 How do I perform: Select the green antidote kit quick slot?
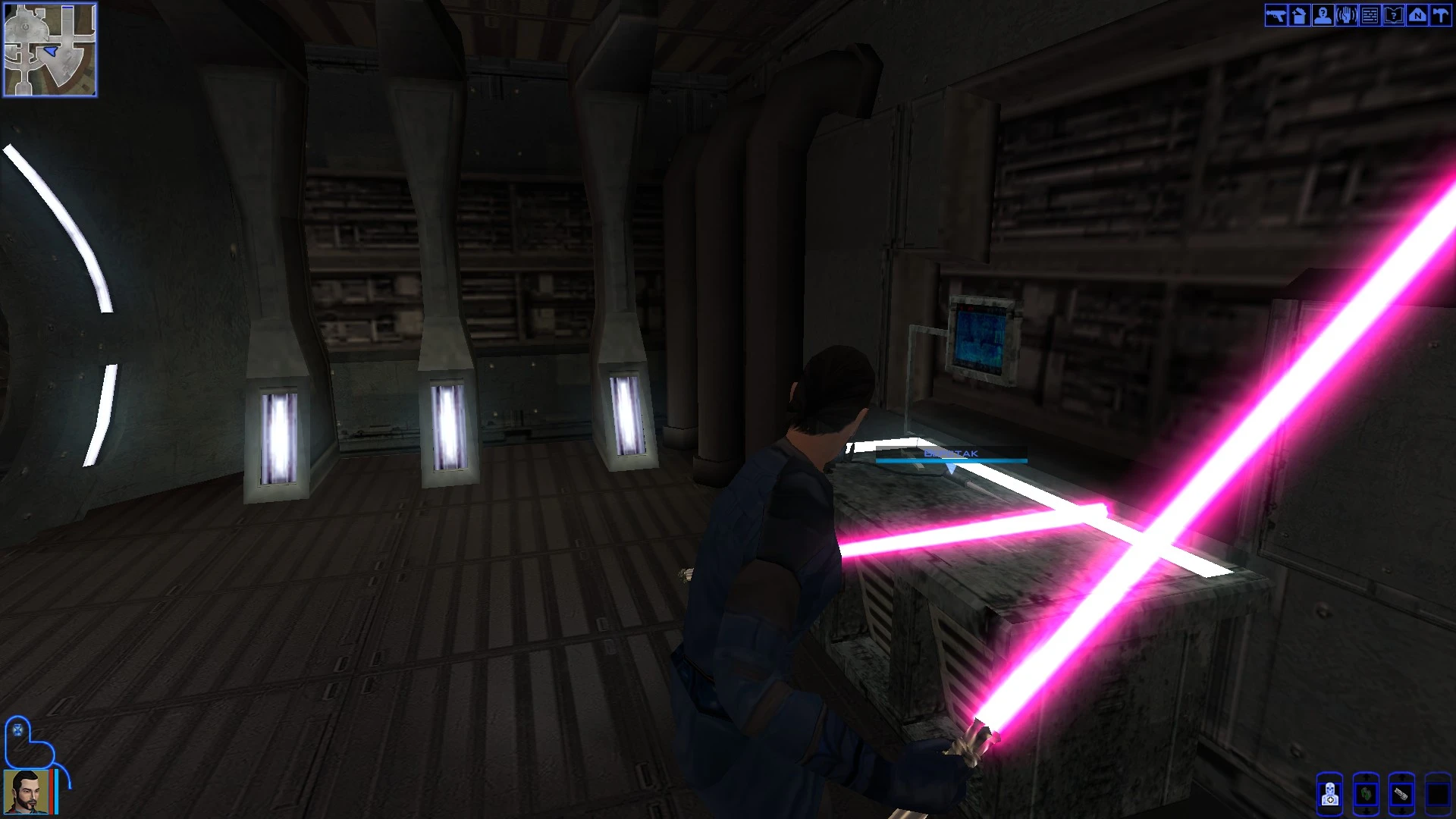tap(1367, 795)
